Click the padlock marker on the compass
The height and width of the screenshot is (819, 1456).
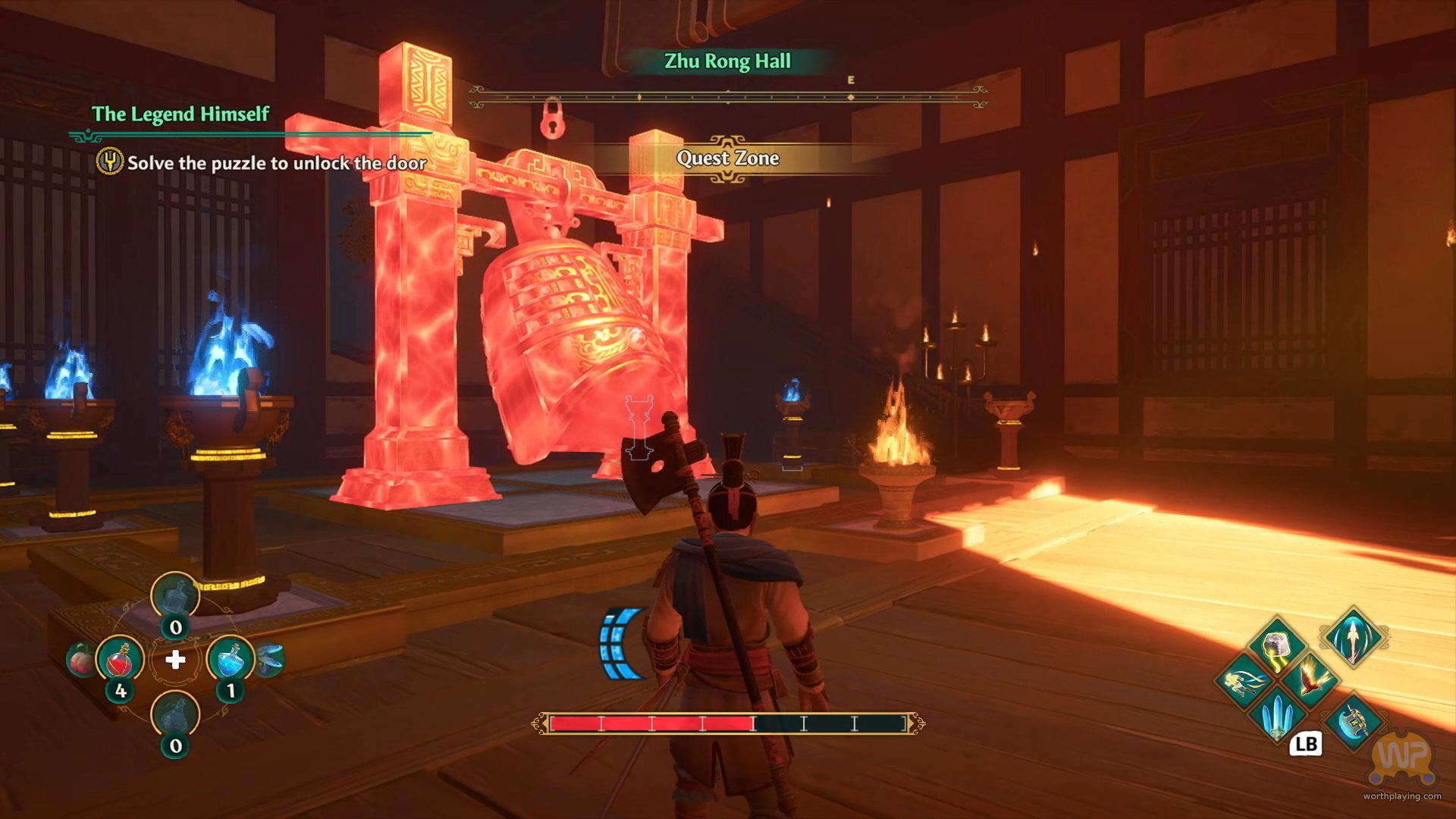click(553, 118)
